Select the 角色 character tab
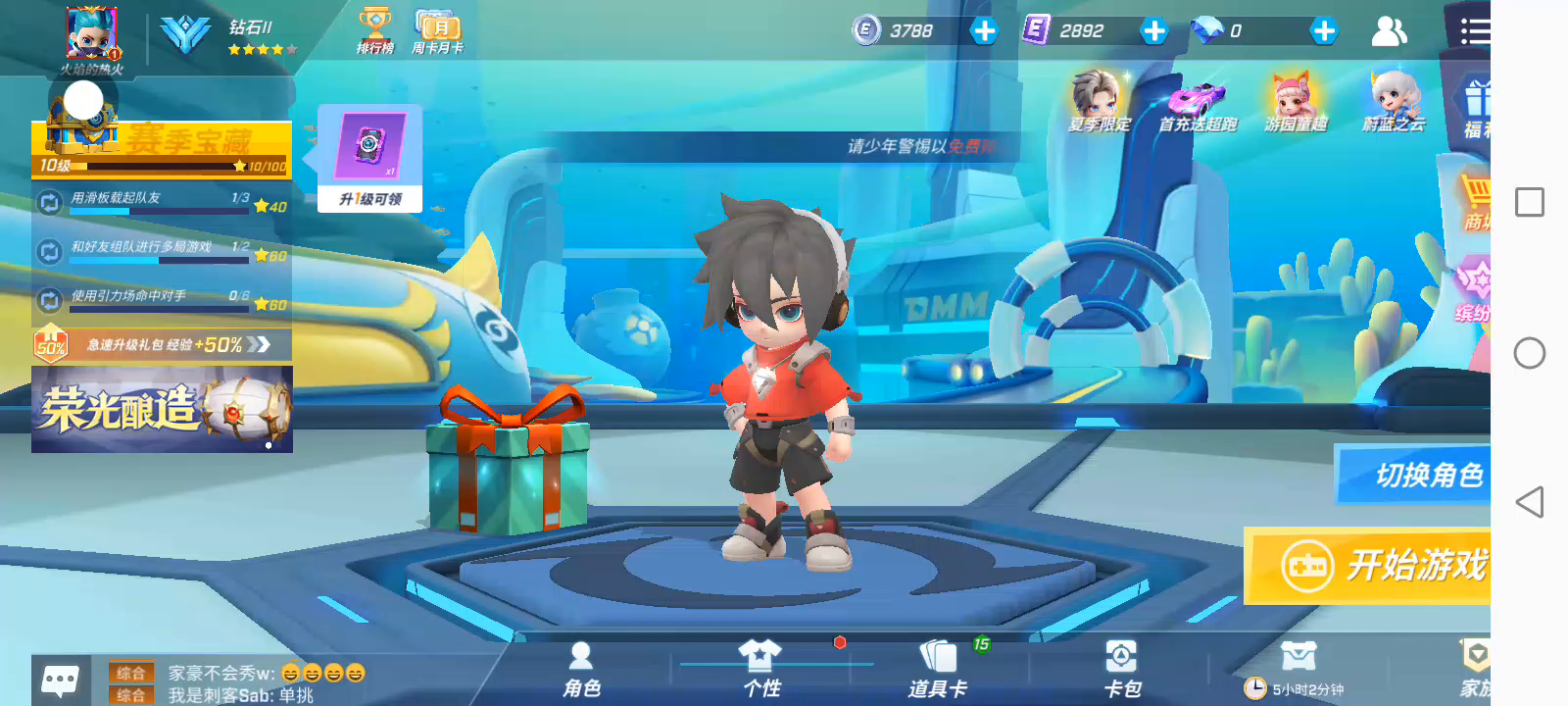The height and width of the screenshot is (706, 1568). [x=581, y=670]
